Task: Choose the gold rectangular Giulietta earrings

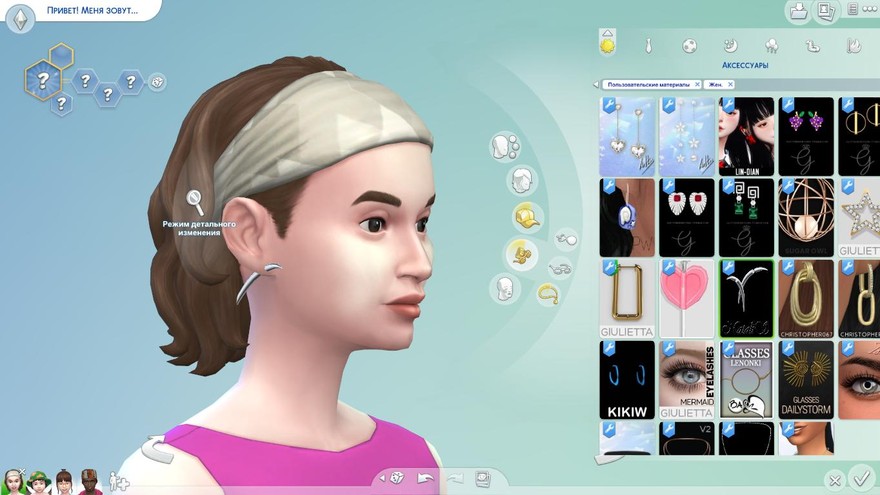Action: (x=627, y=299)
